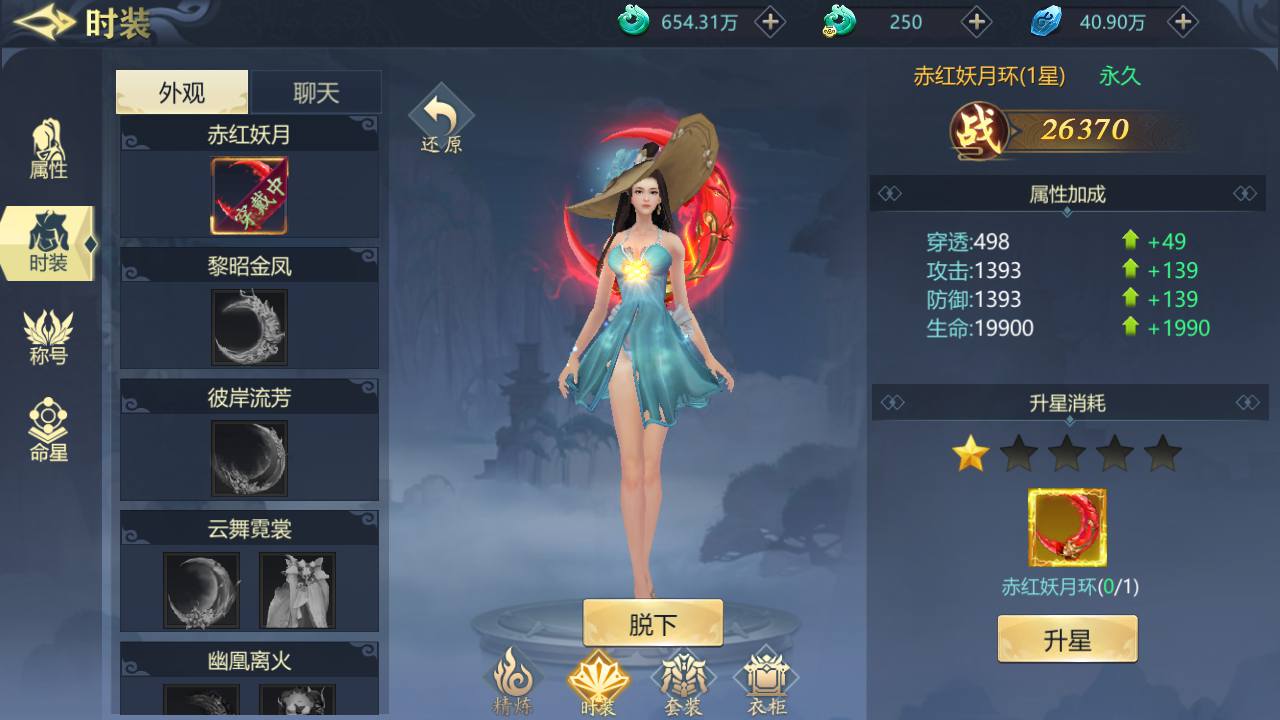Open the 称号 title panel
The image size is (1280, 720).
47,333
